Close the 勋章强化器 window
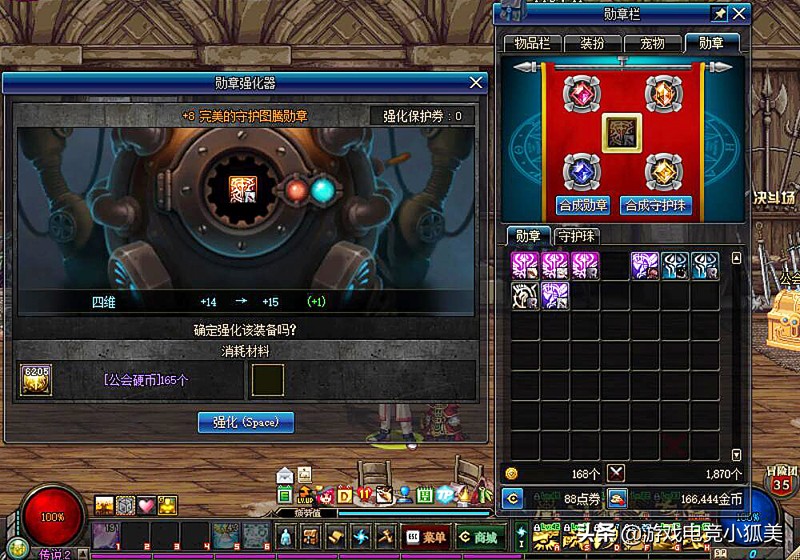 click(477, 83)
